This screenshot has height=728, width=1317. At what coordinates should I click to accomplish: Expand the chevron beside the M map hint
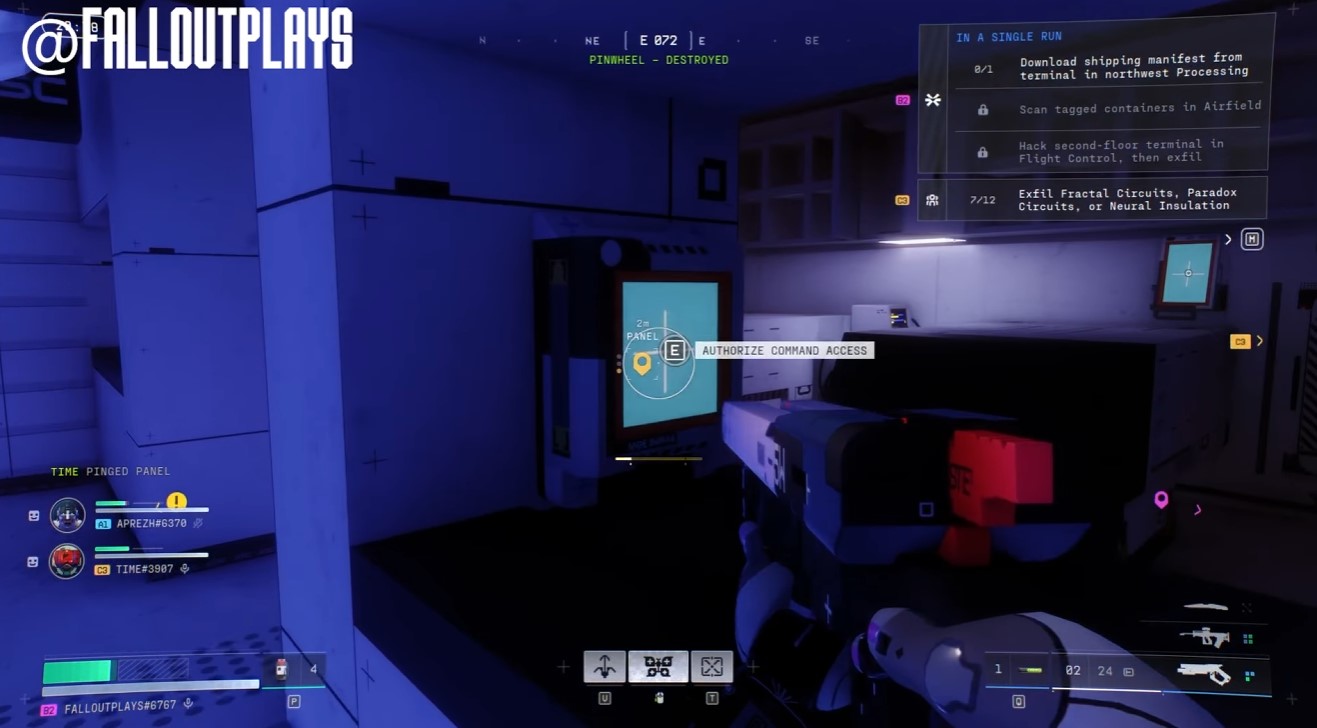pyautogui.click(x=1228, y=238)
